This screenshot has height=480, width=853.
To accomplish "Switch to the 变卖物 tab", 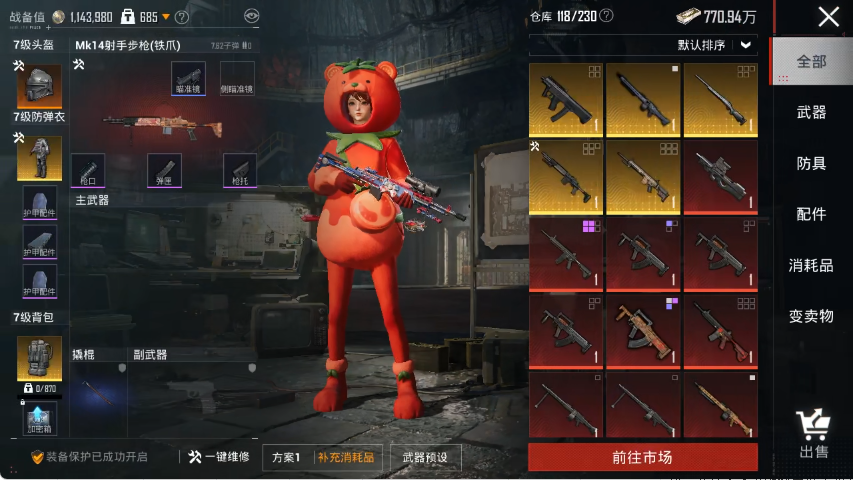I will click(811, 316).
